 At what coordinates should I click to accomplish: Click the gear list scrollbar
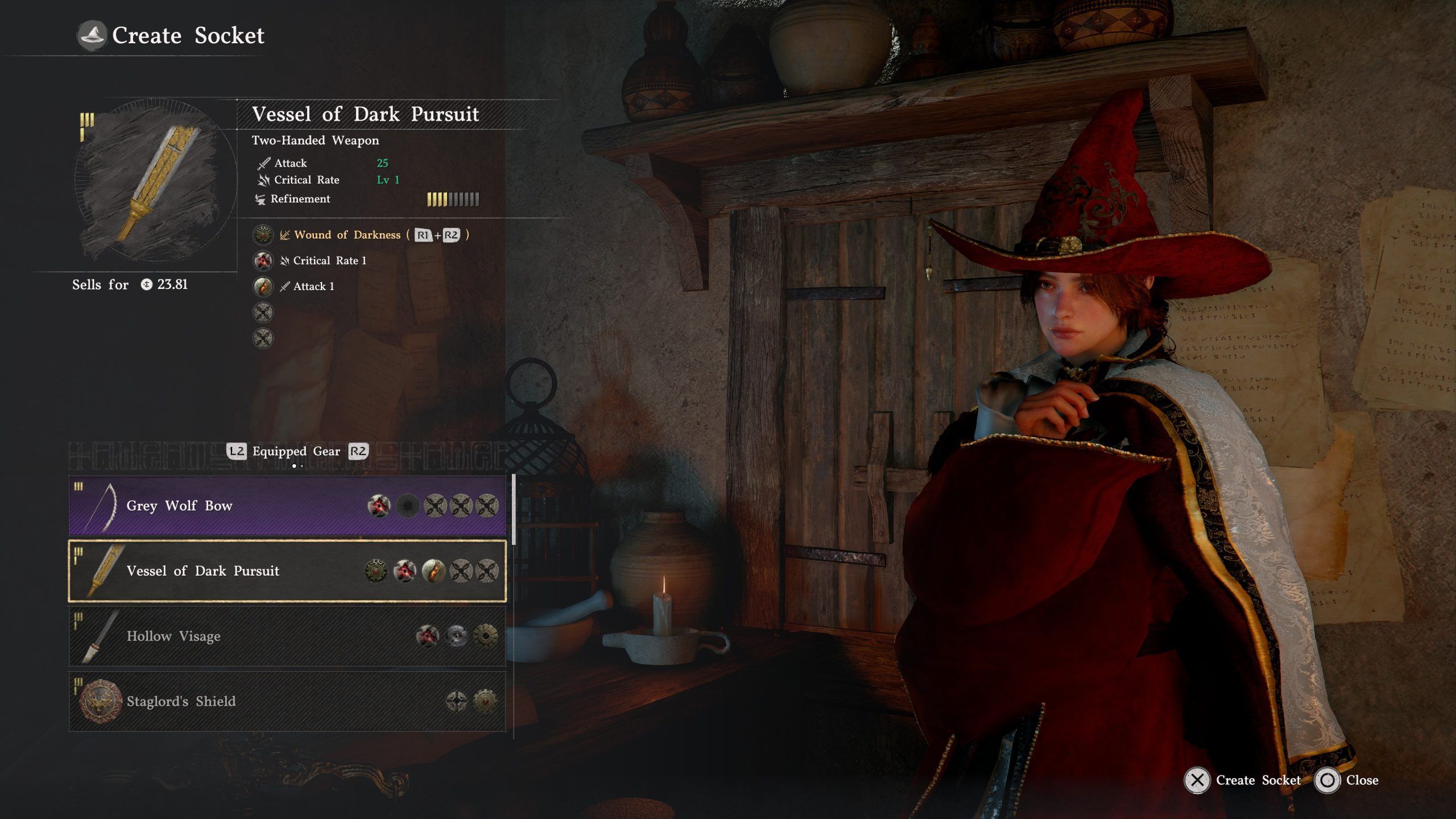click(x=514, y=510)
